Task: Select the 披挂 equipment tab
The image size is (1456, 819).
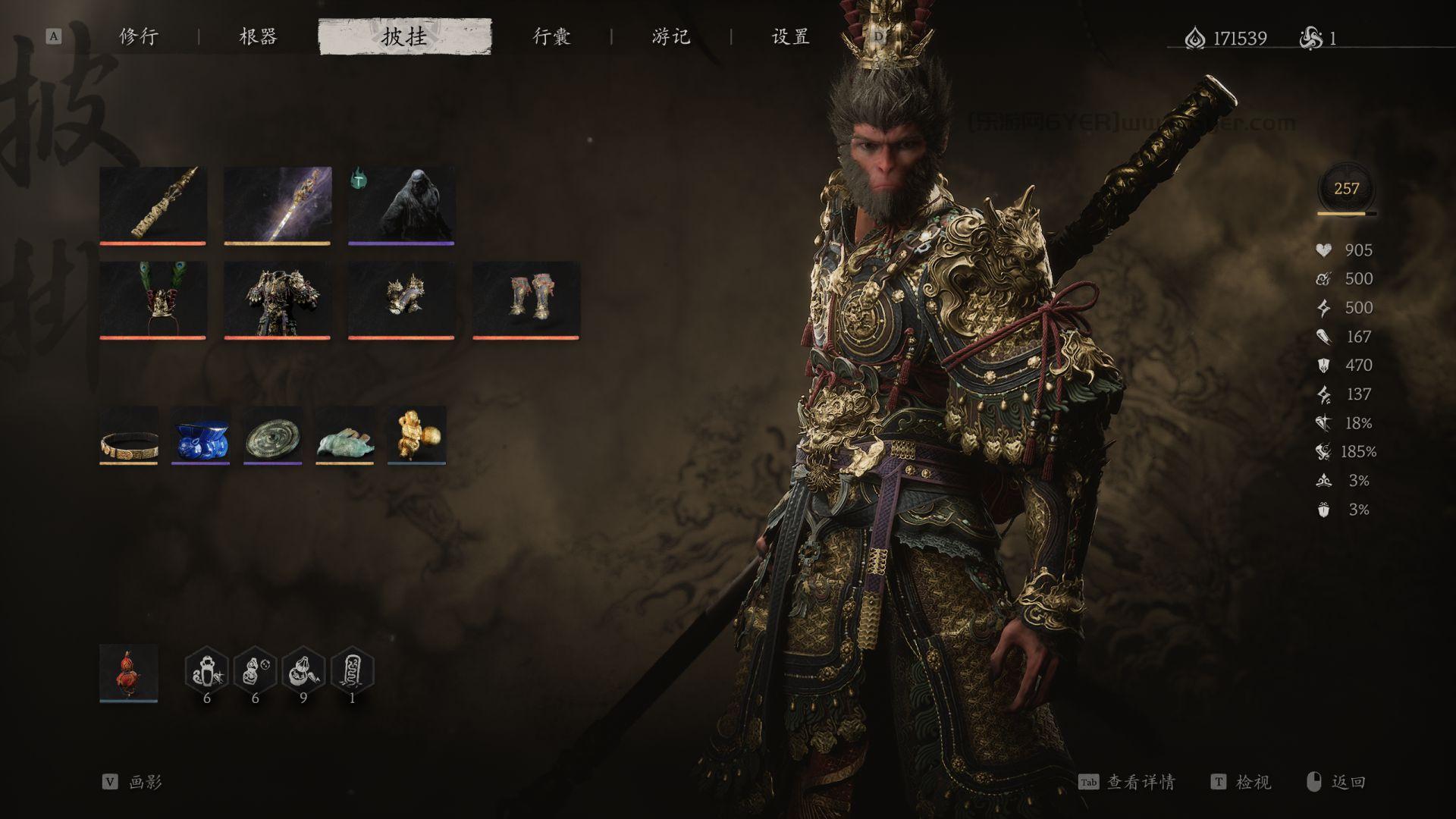Action: point(404,36)
